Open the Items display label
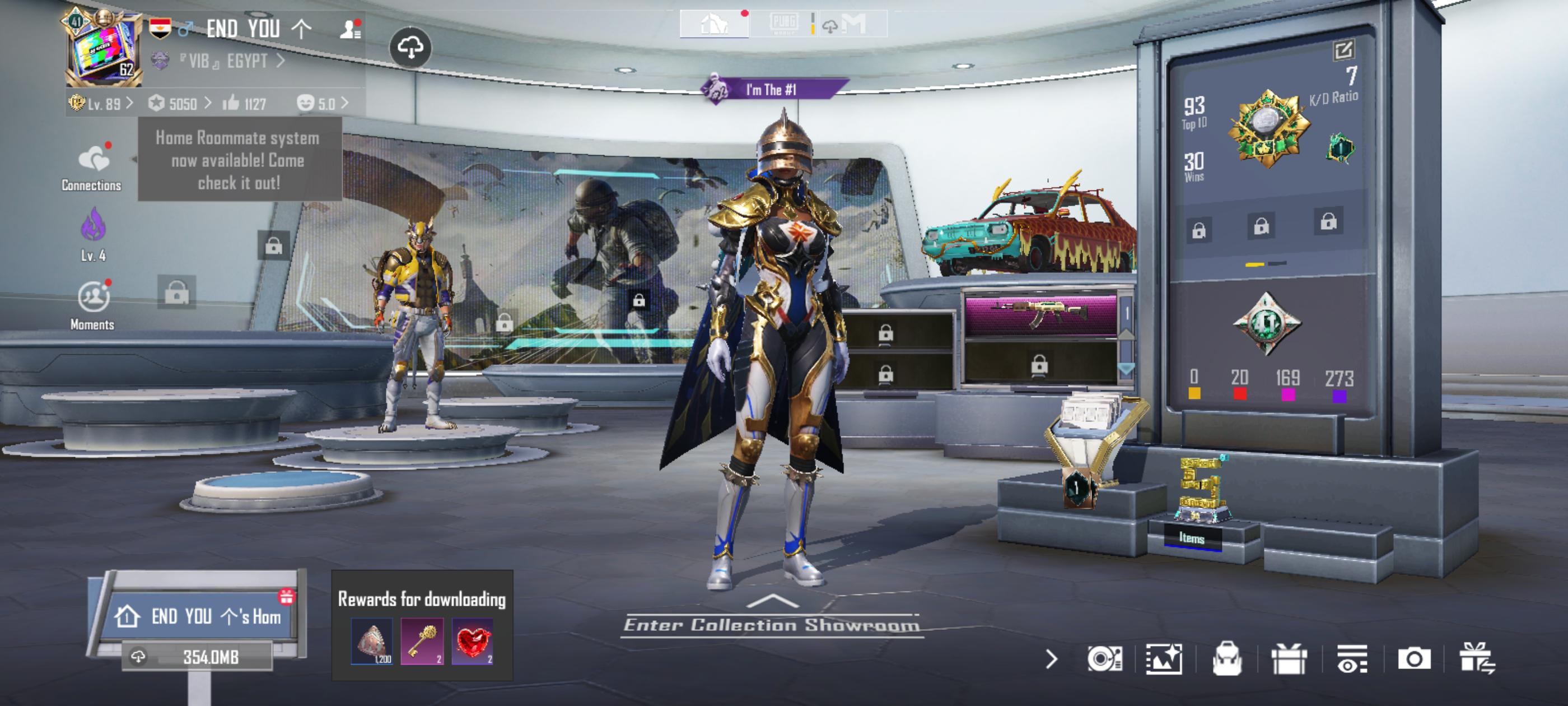The image size is (1568, 706). coord(1191,538)
